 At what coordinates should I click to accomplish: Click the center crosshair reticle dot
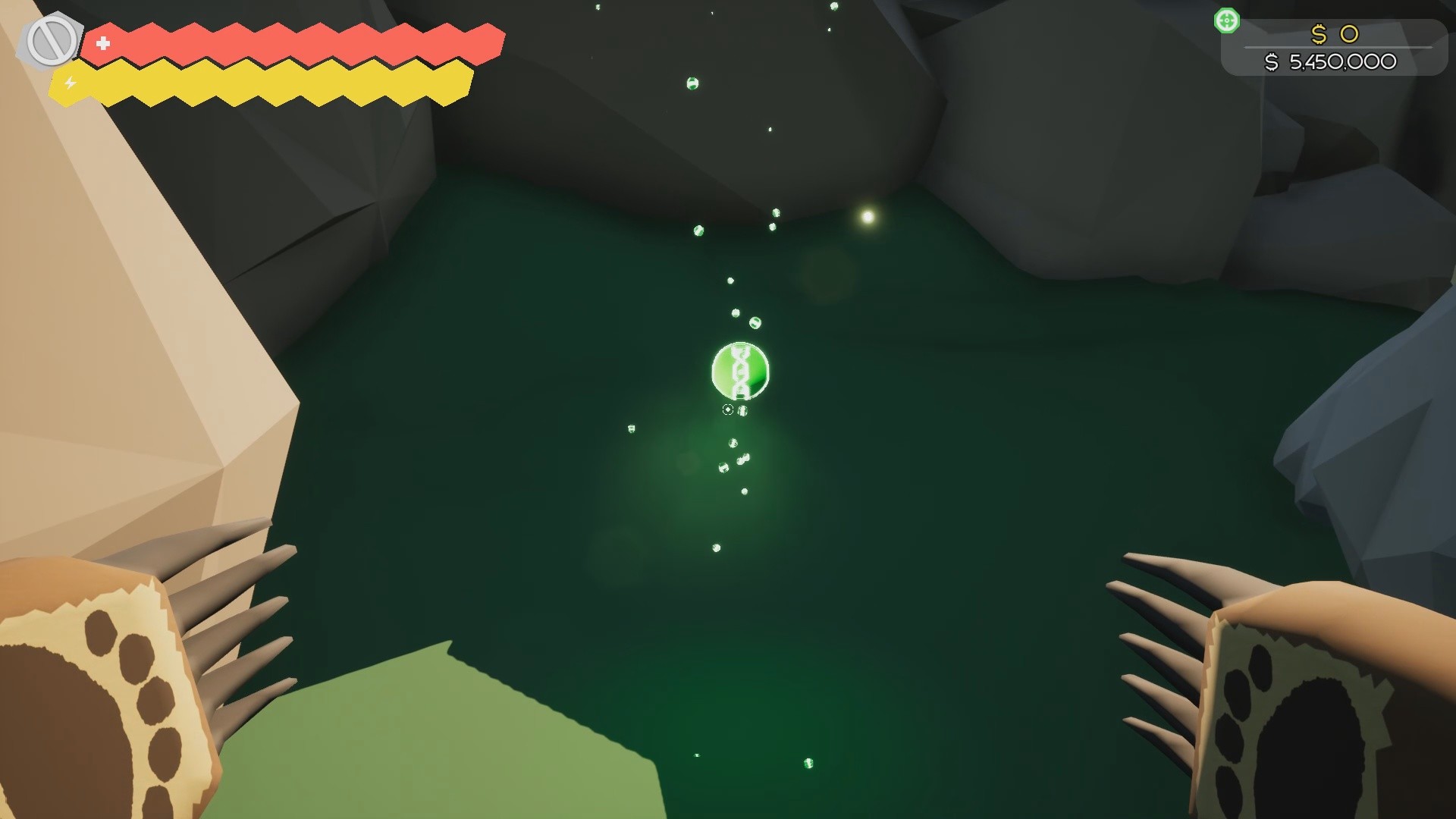(x=727, y=409)
